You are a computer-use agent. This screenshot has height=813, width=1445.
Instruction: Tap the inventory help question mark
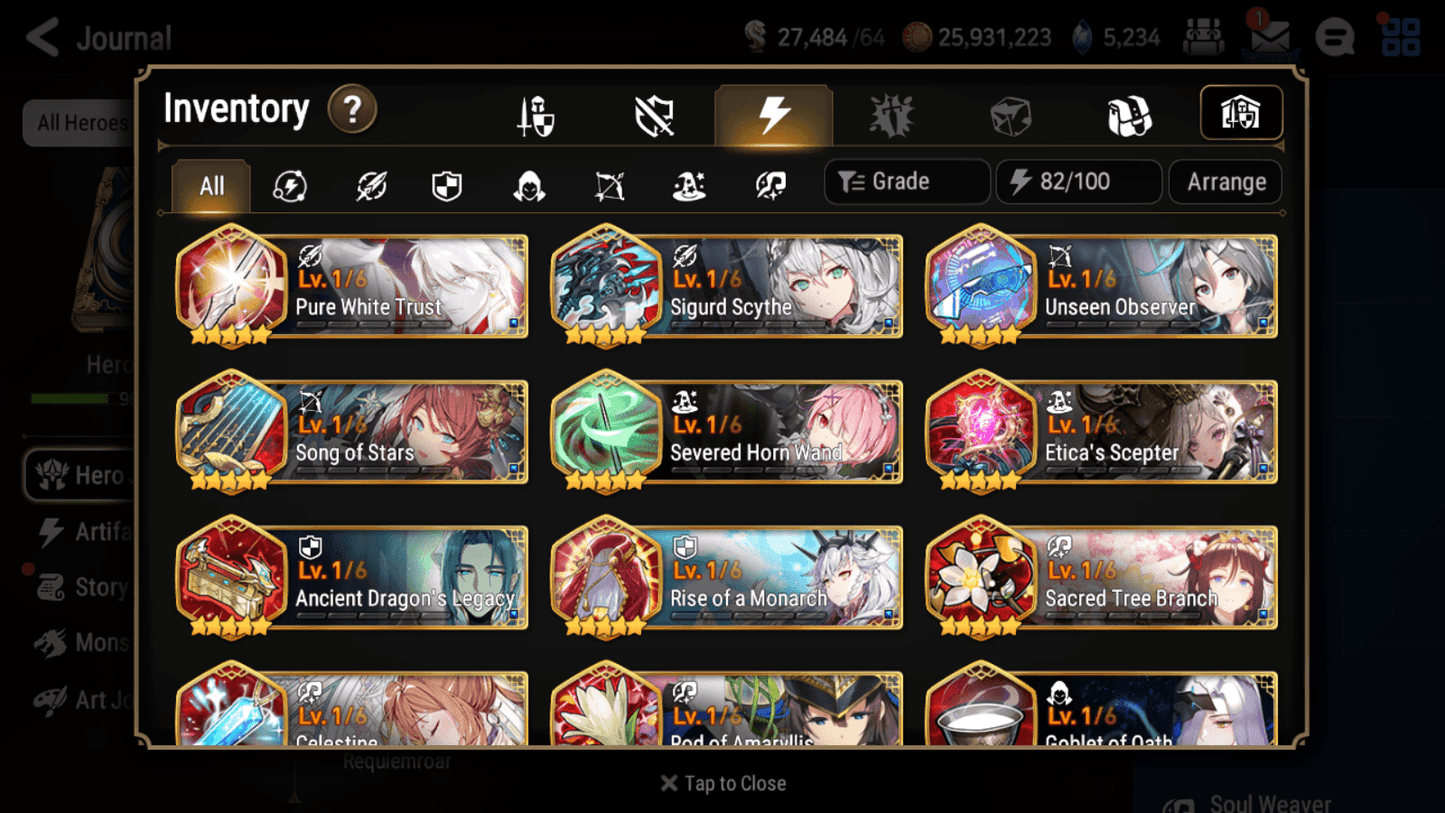[x=352, y=110]
